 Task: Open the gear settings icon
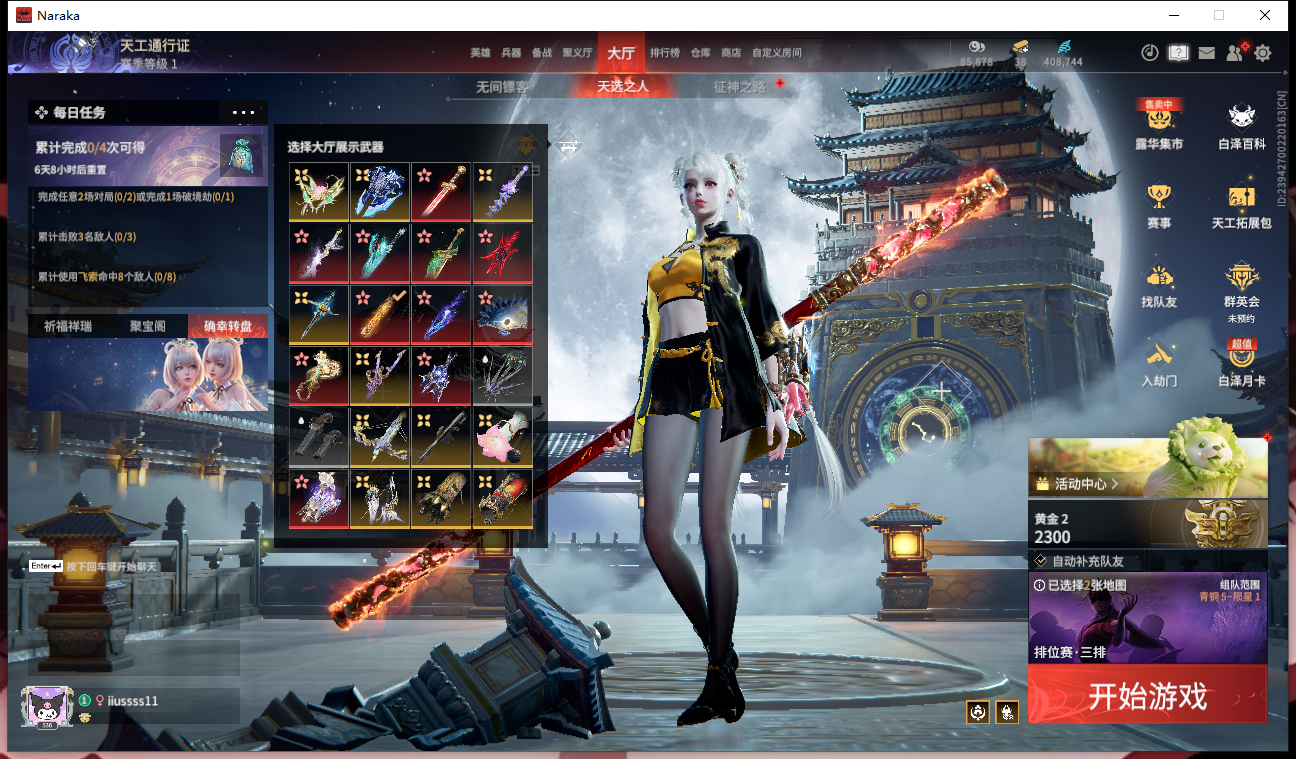coord(1263,53)
